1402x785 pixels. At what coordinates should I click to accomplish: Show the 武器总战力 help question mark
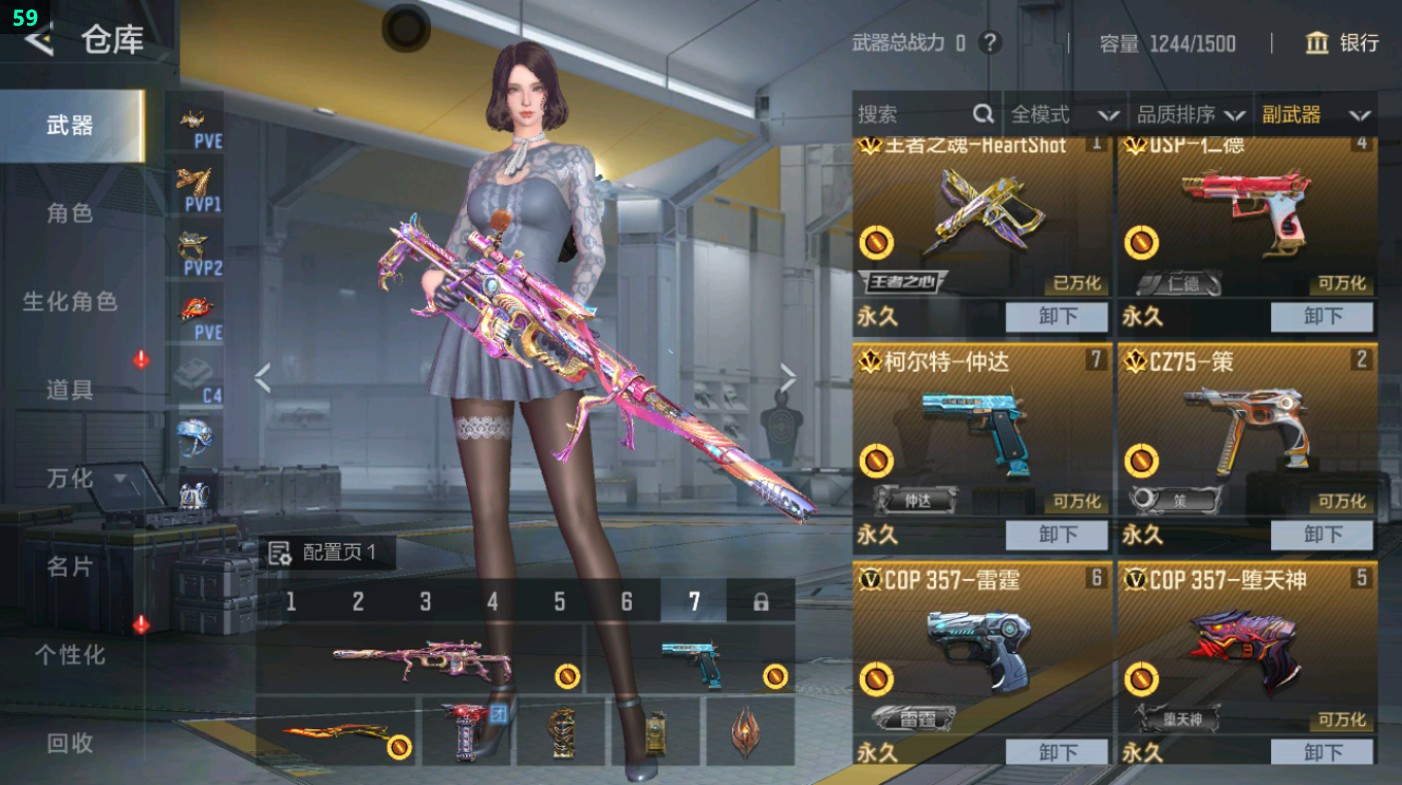click(x=990, y=43)
